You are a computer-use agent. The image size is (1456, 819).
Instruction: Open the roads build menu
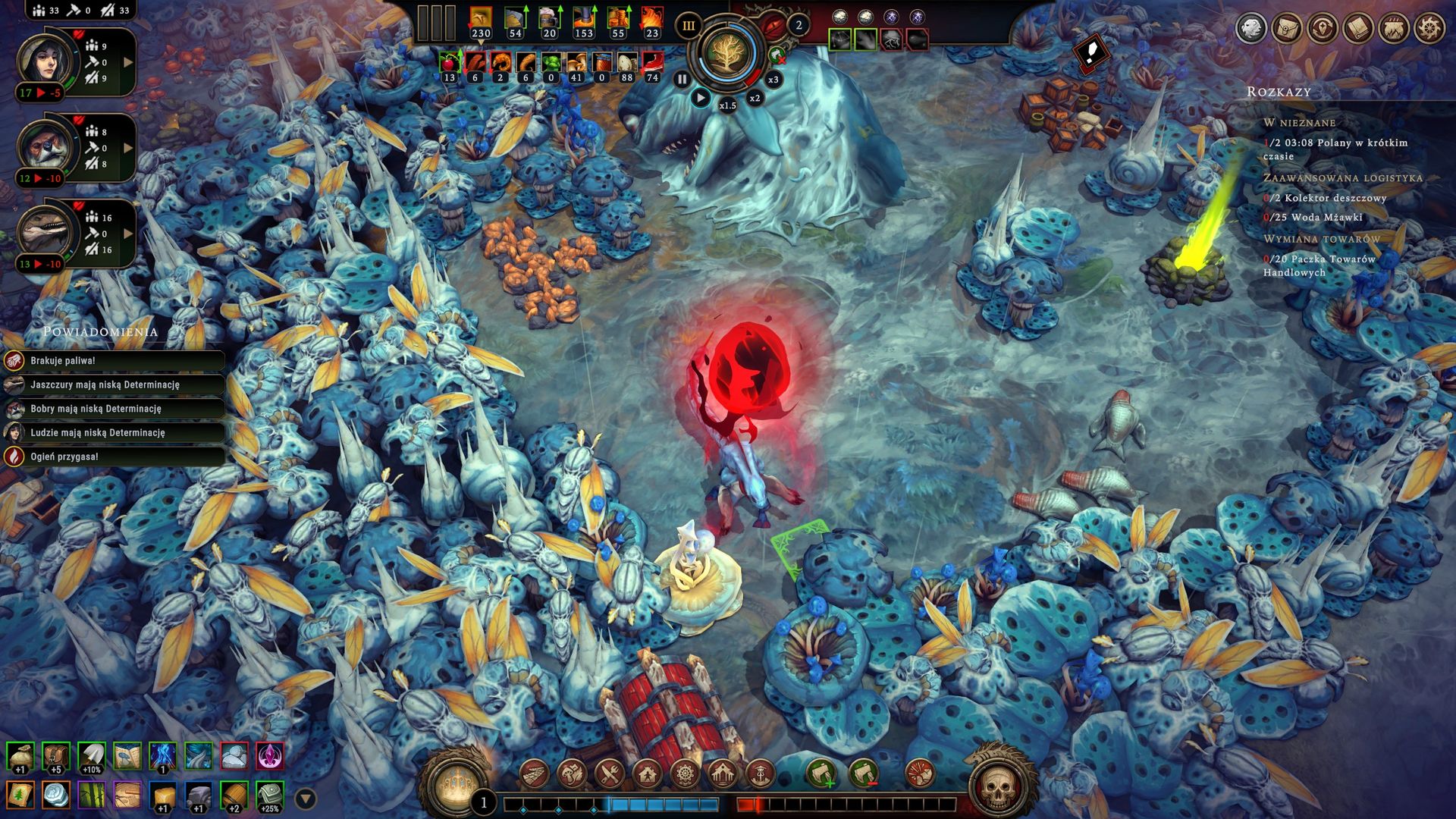point(535,774)
